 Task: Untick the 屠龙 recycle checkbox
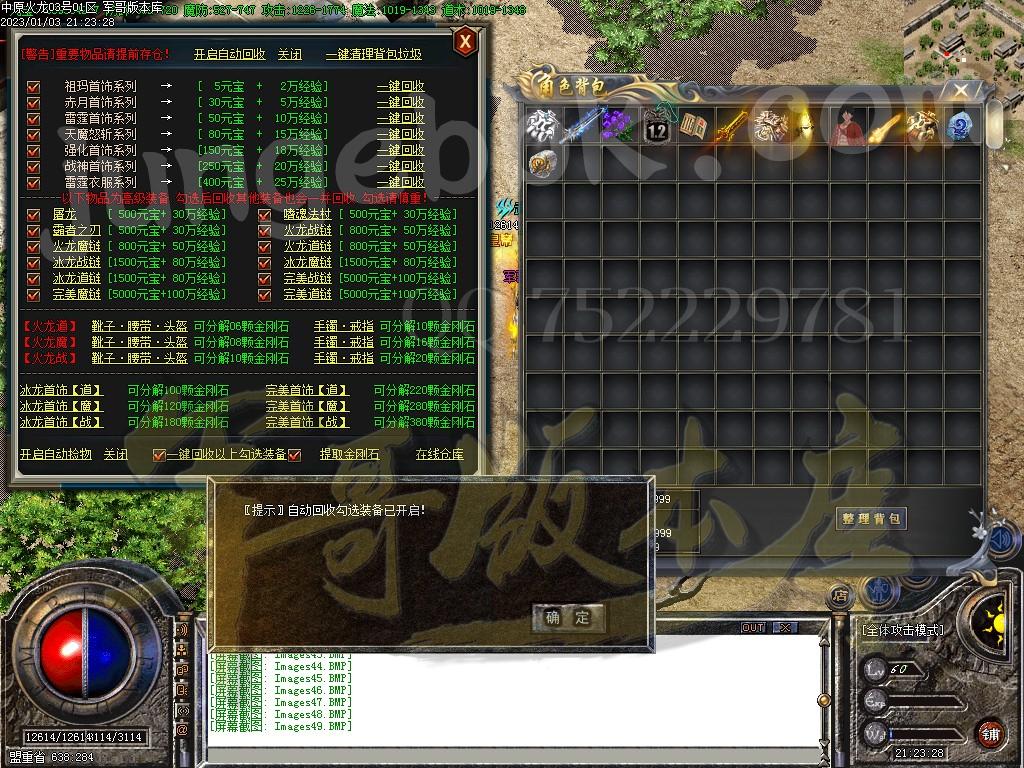[x=33, y=215]
